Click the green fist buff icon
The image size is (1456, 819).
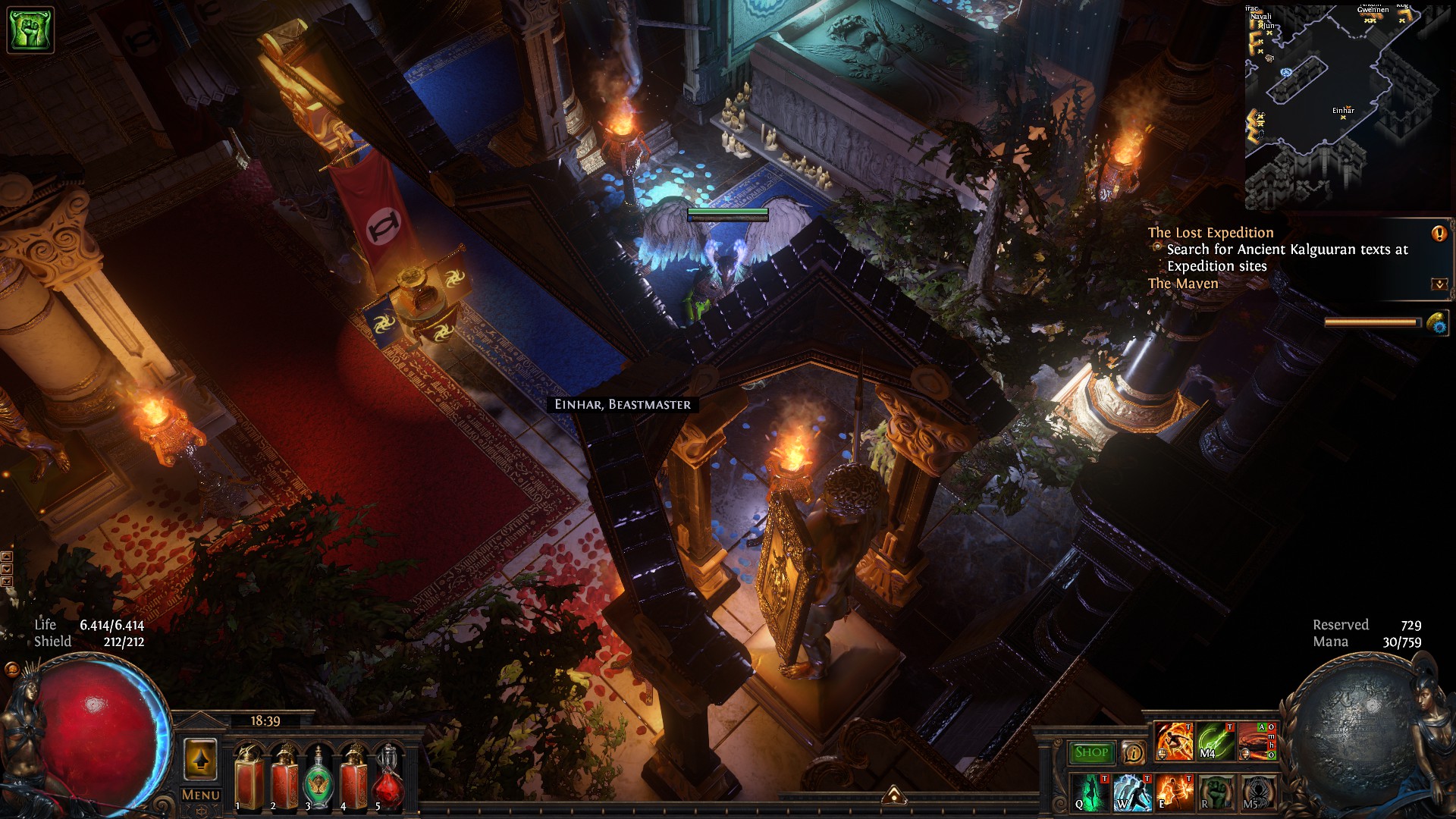pyautogui.click(x=30, y=30)
